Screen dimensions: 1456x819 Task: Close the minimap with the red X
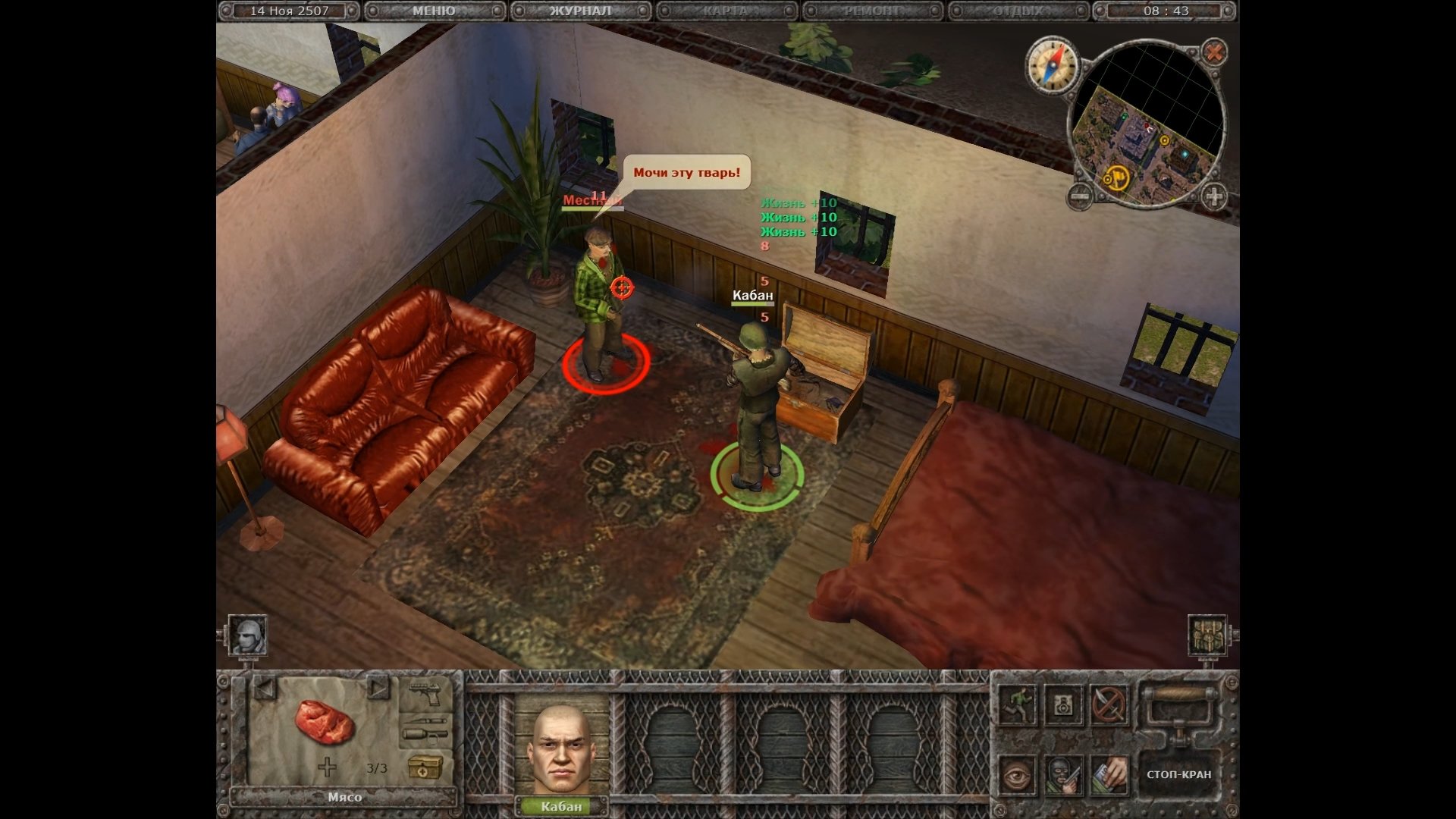pos(1214,52)
